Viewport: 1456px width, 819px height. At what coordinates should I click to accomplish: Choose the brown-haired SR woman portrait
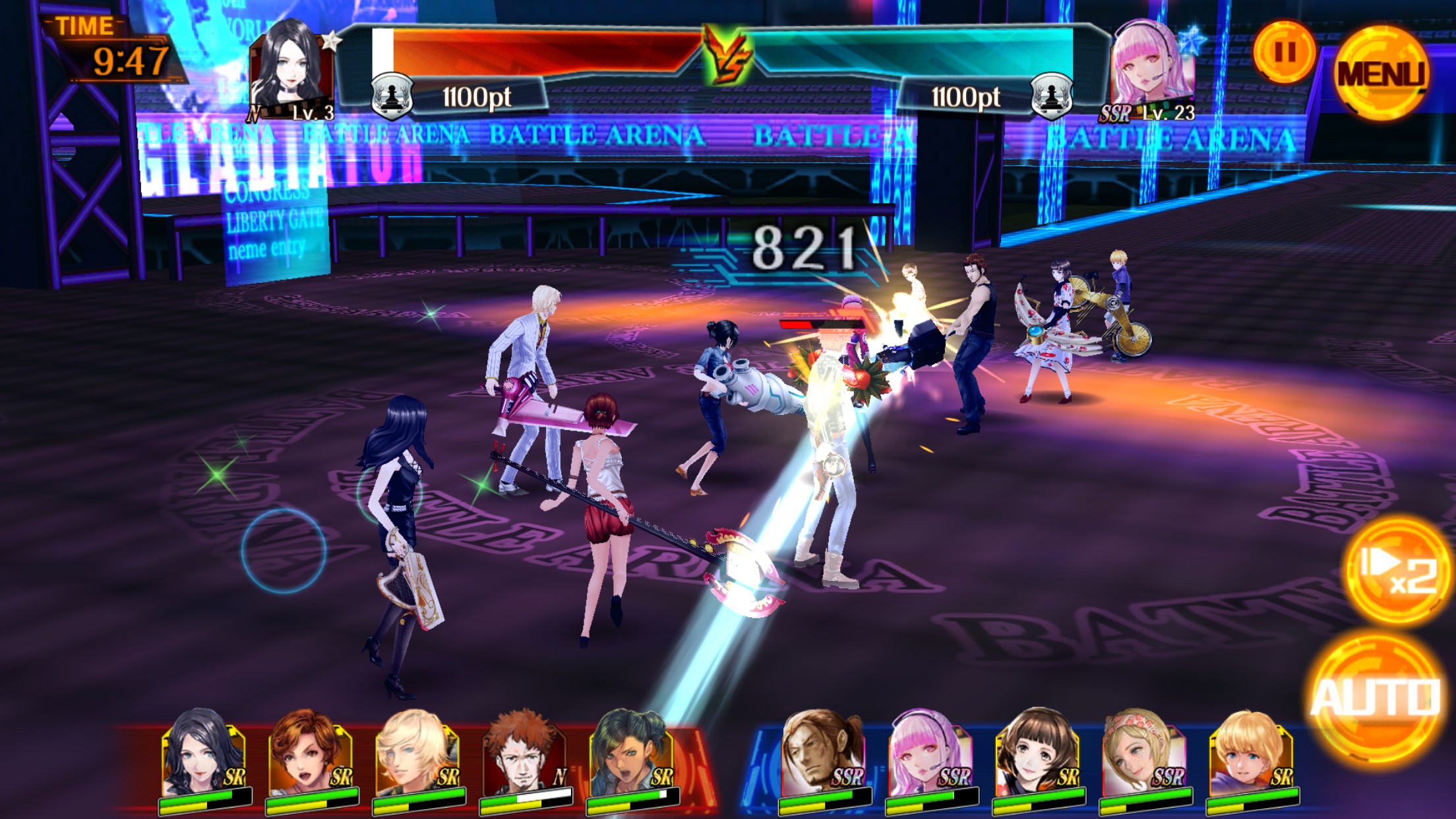[x=310, y=754]
